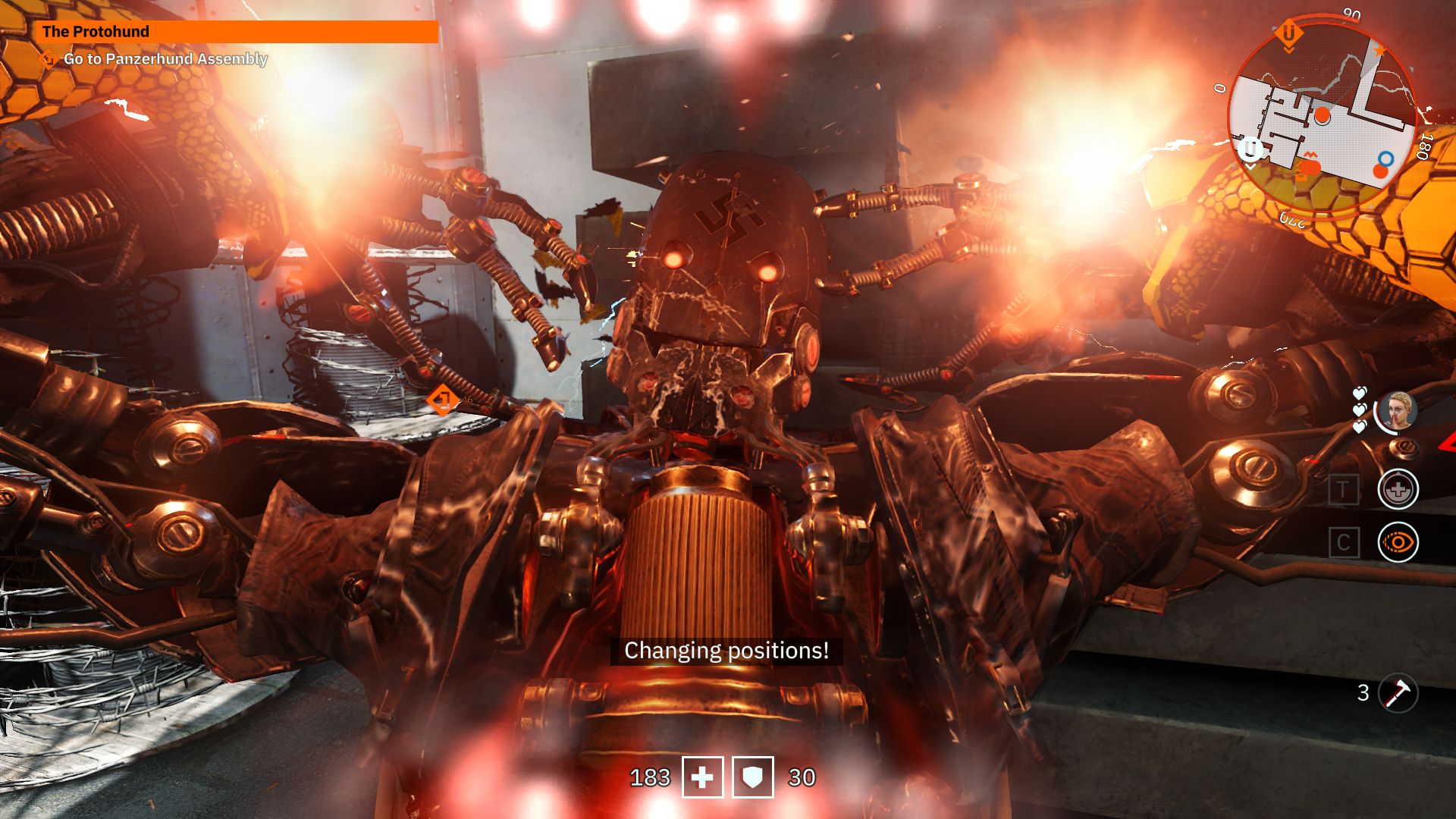The image size is (1456, 819).
Task: Open the circular minimap
Action: pyautogui.click(x=1323, y=119)
